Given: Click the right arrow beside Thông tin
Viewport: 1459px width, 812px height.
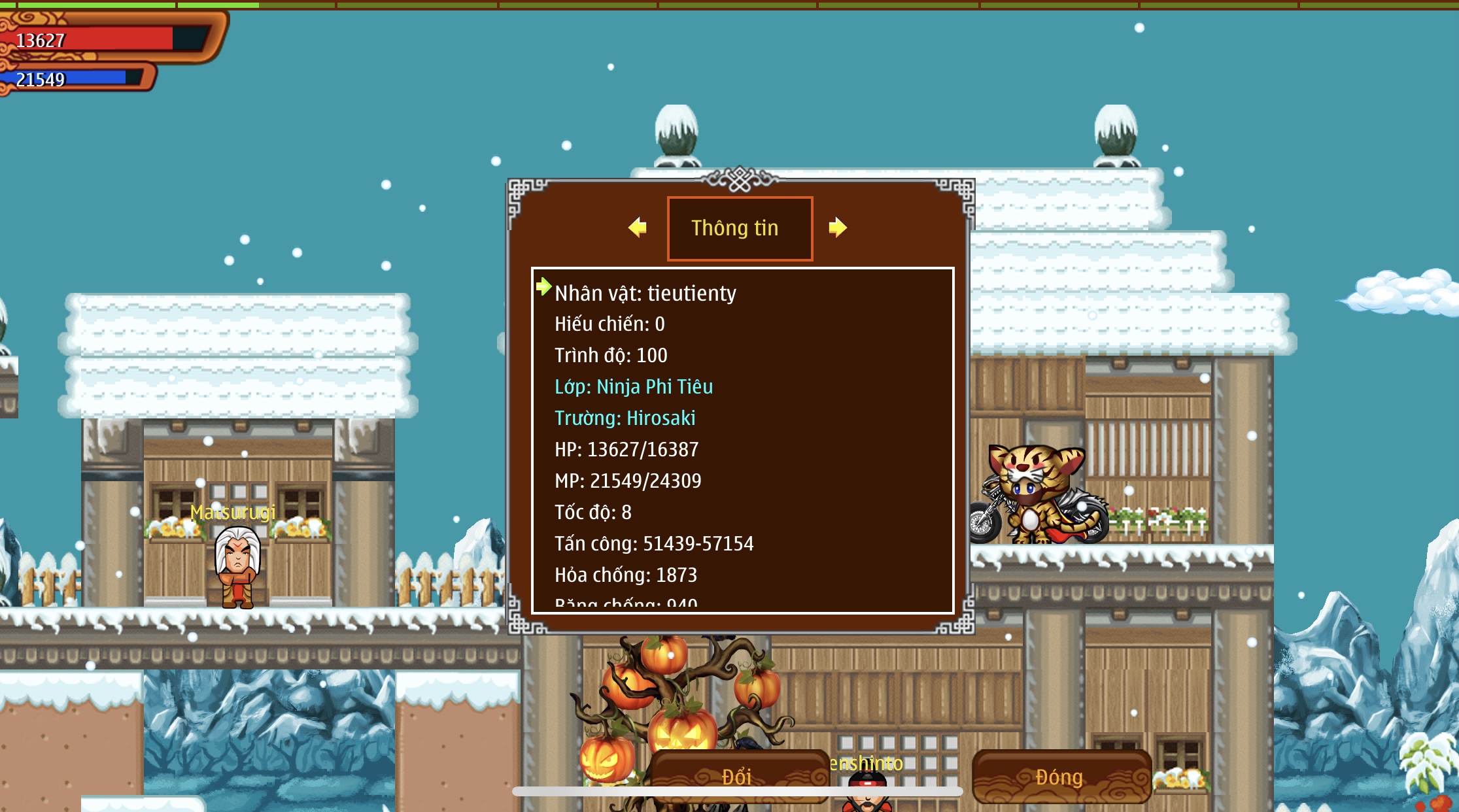Looking at the screenshot, I should coord(837,228).
